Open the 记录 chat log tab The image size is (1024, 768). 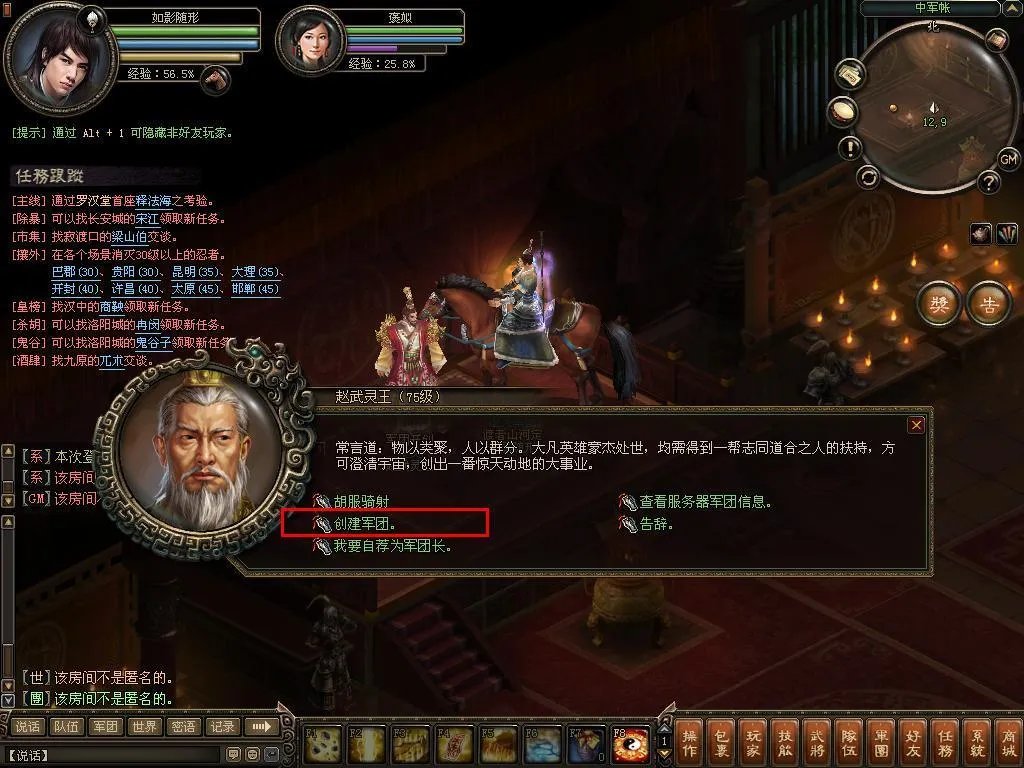222,727
